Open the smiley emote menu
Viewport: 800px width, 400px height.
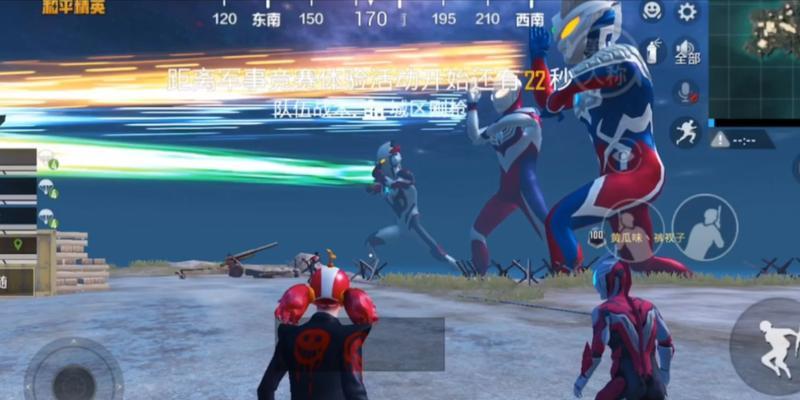click(x=652, y=12)
